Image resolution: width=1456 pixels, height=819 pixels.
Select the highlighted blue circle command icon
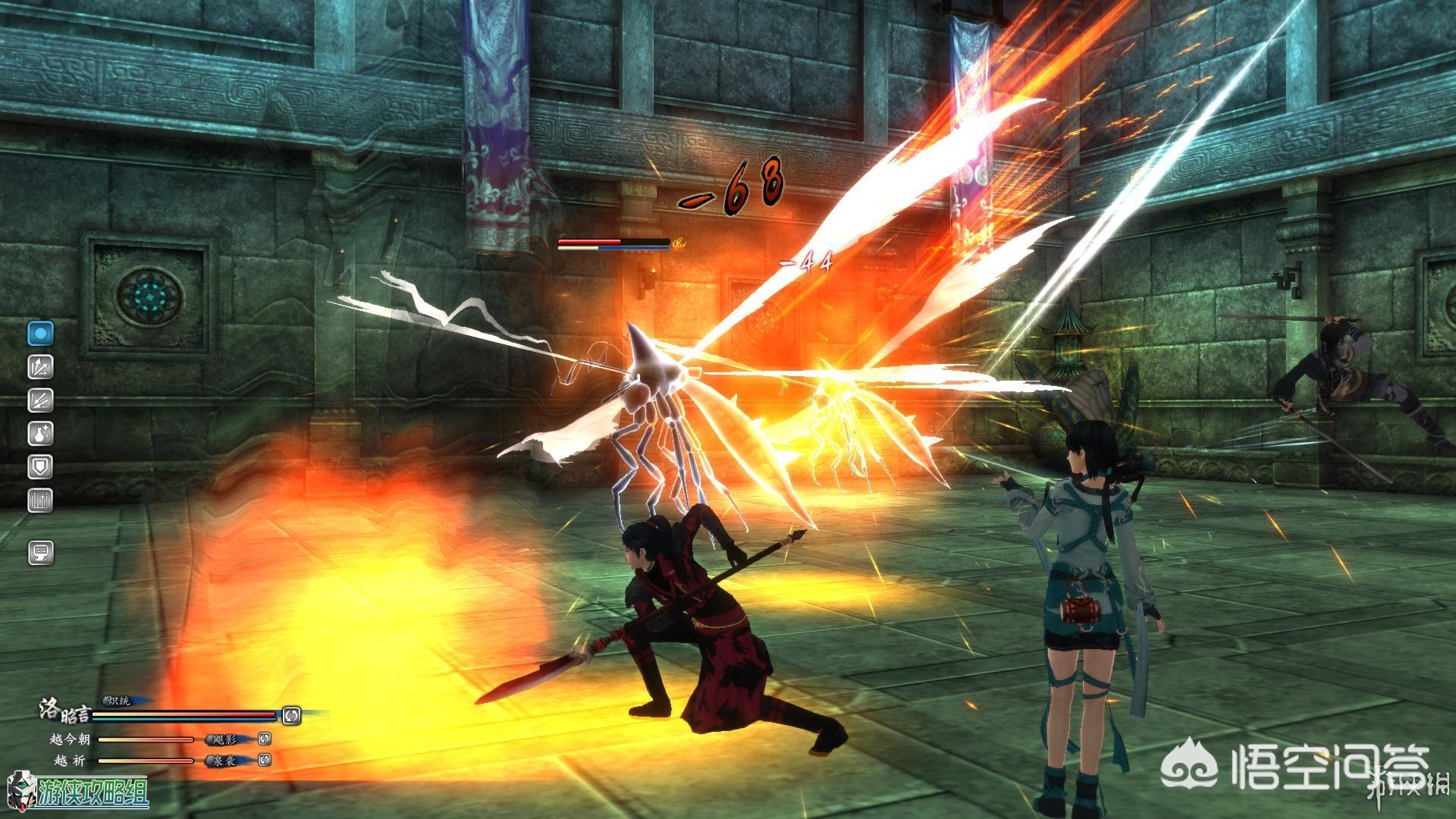41,333
